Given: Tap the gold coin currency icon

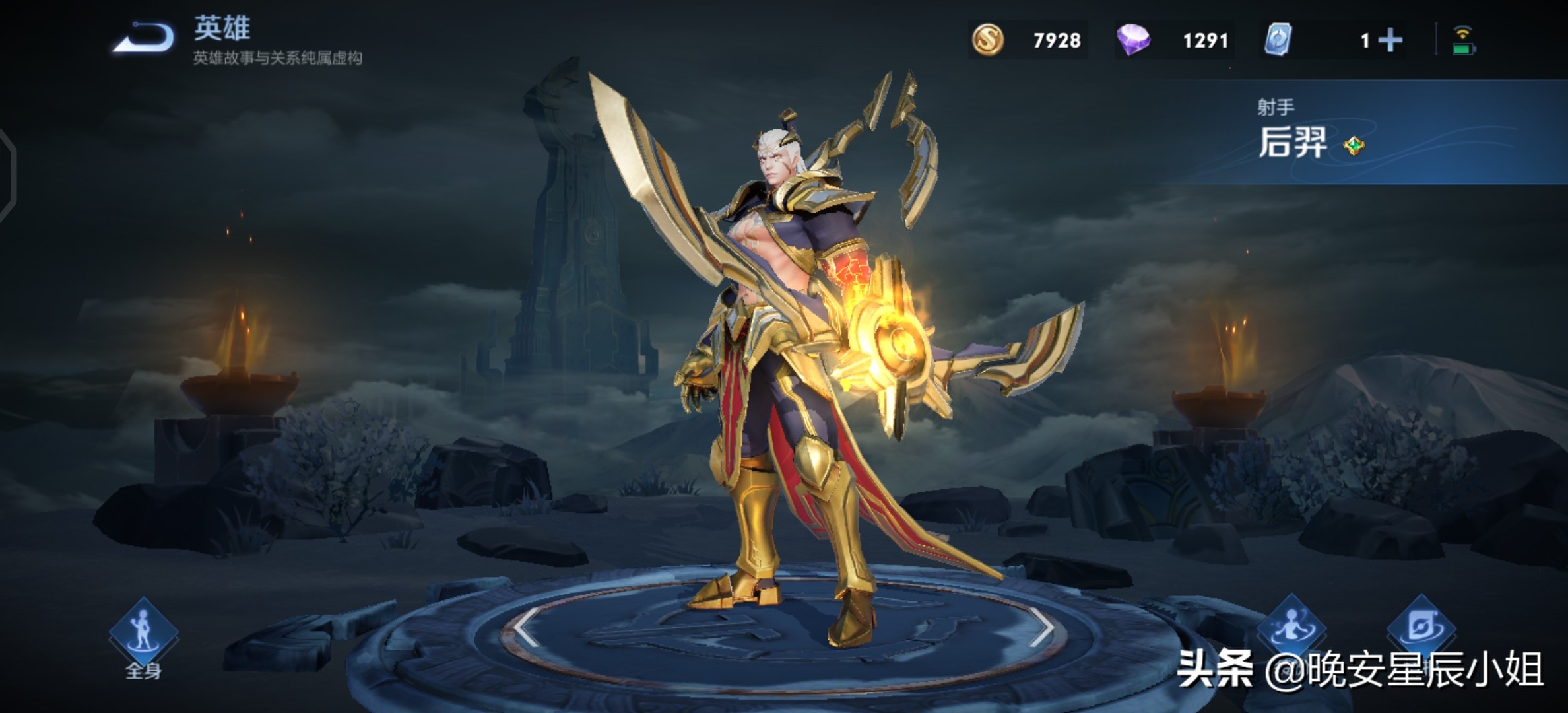Looking at the screenshot, I should (988, 40).
